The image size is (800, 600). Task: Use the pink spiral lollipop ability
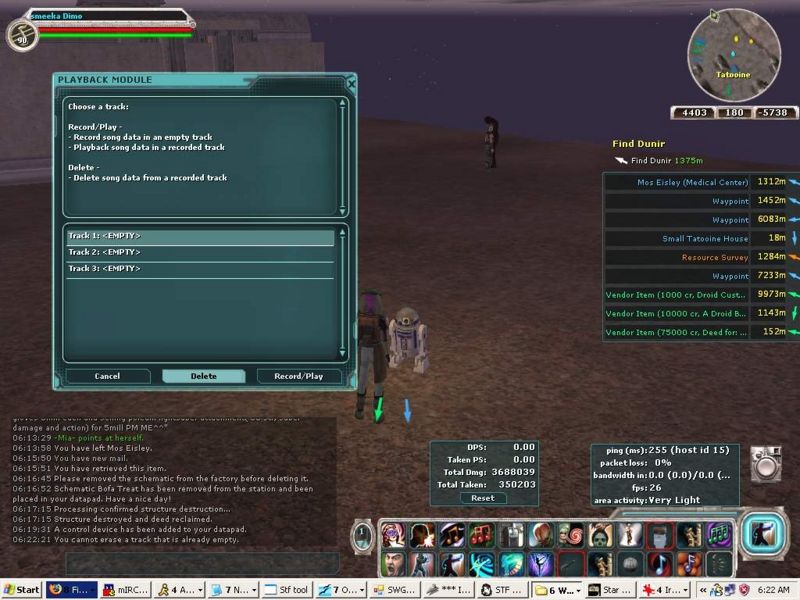click(571, 535)
